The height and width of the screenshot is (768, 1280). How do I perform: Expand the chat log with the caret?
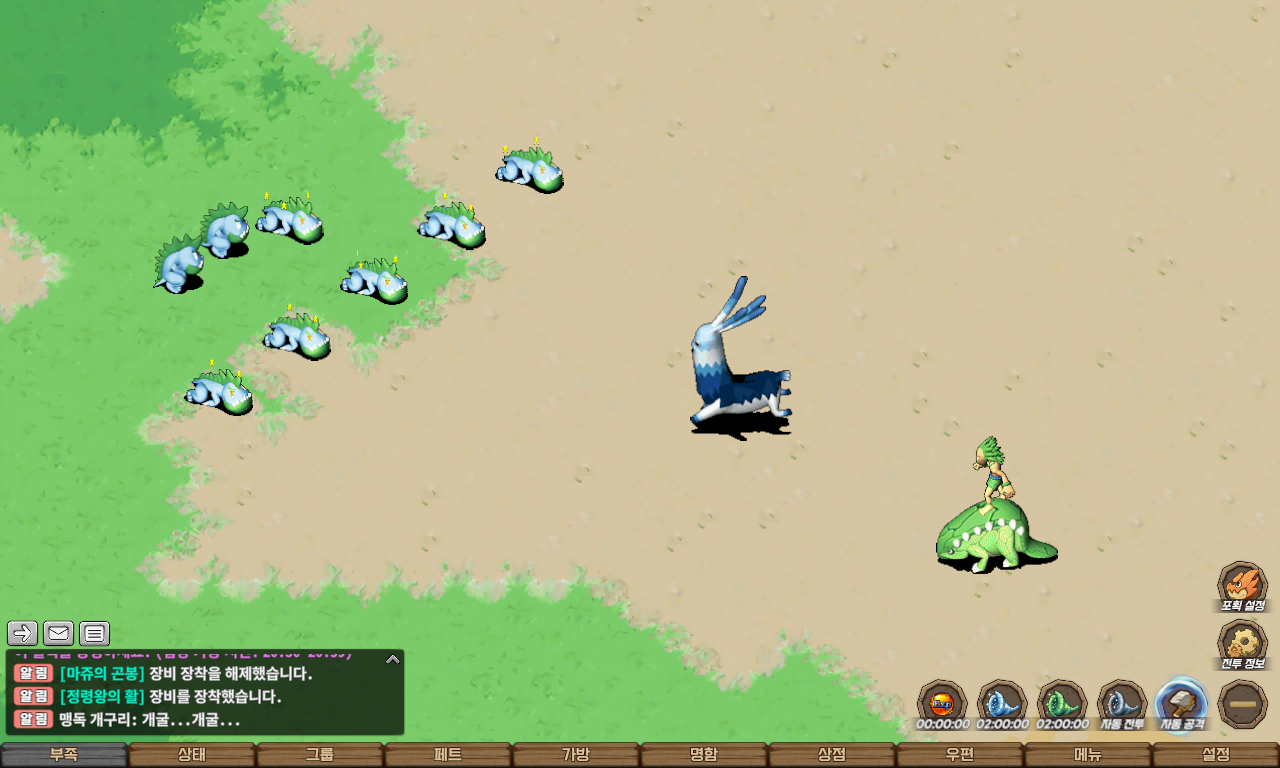click(393, 660)
